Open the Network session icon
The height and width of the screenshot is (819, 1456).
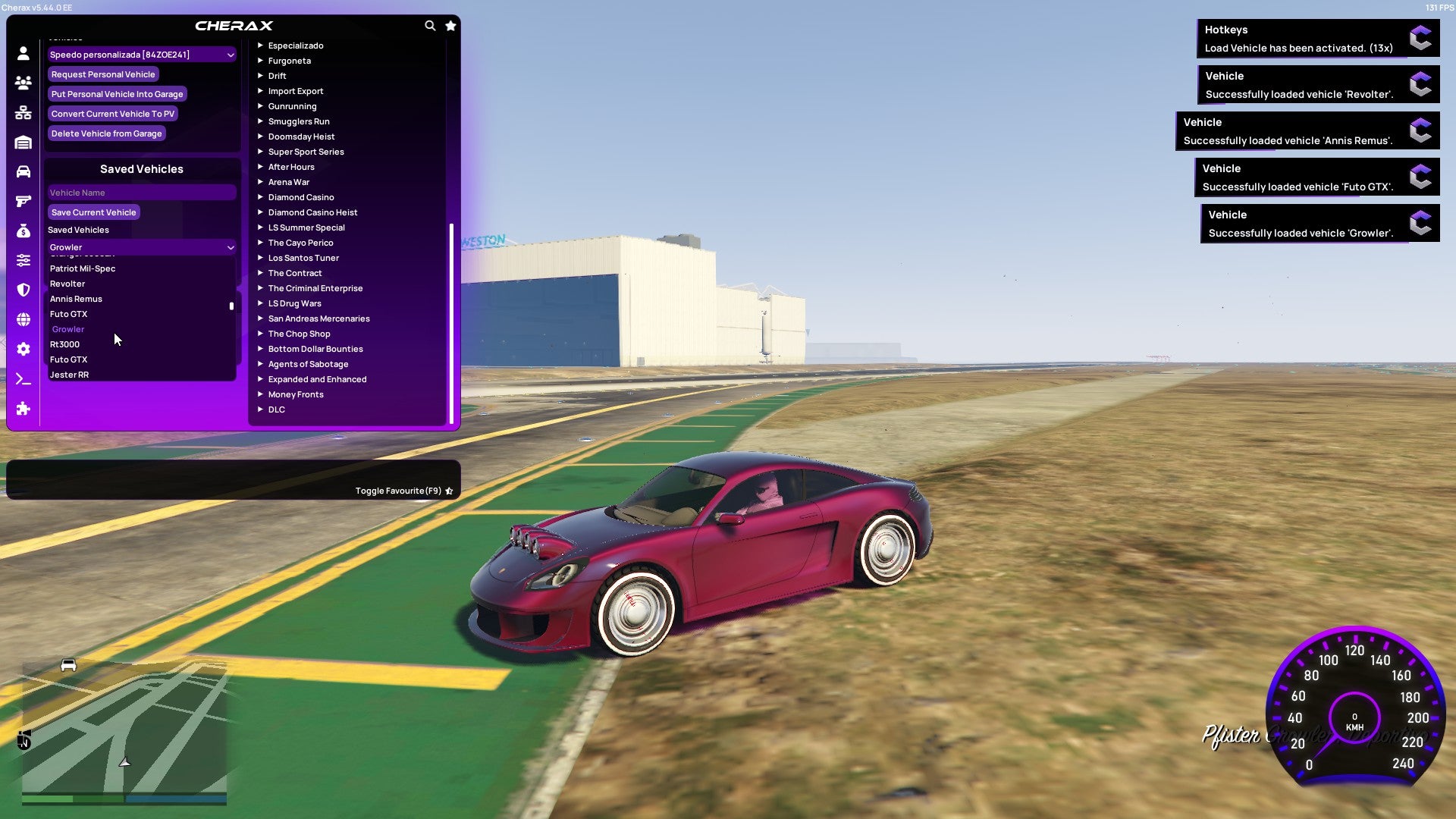coord(23,112)
